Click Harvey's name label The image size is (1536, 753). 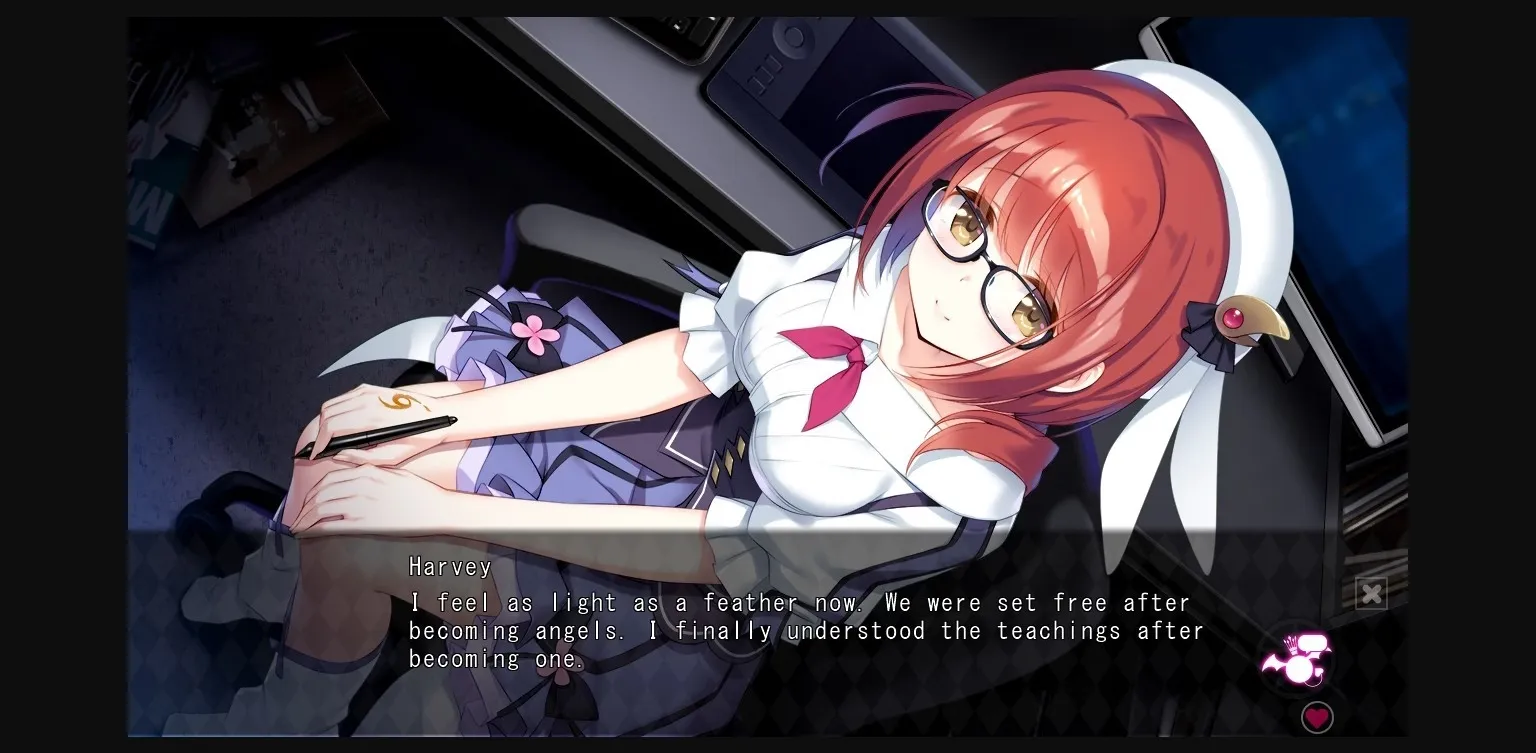(450, 567)
